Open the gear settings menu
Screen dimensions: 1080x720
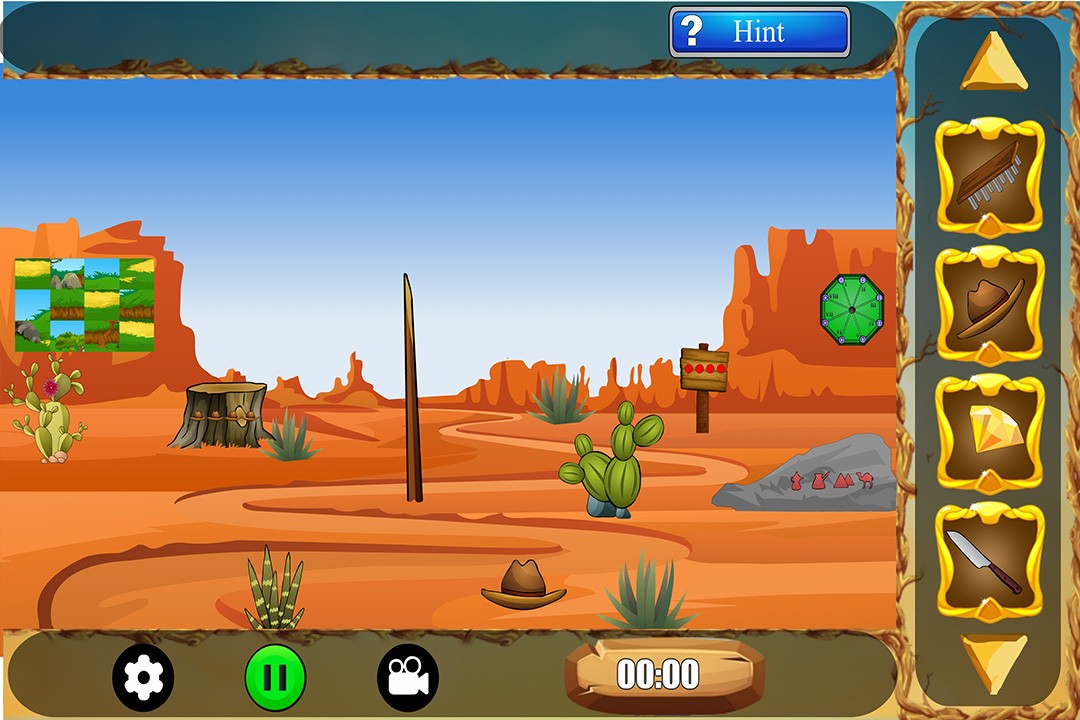click(x=143, y=677)
